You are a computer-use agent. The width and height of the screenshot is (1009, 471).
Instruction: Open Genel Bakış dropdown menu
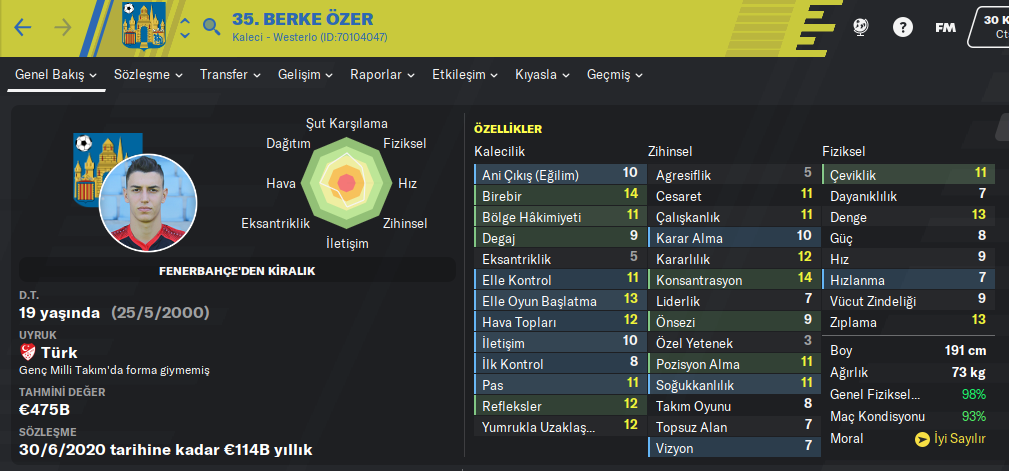(56, 75)
